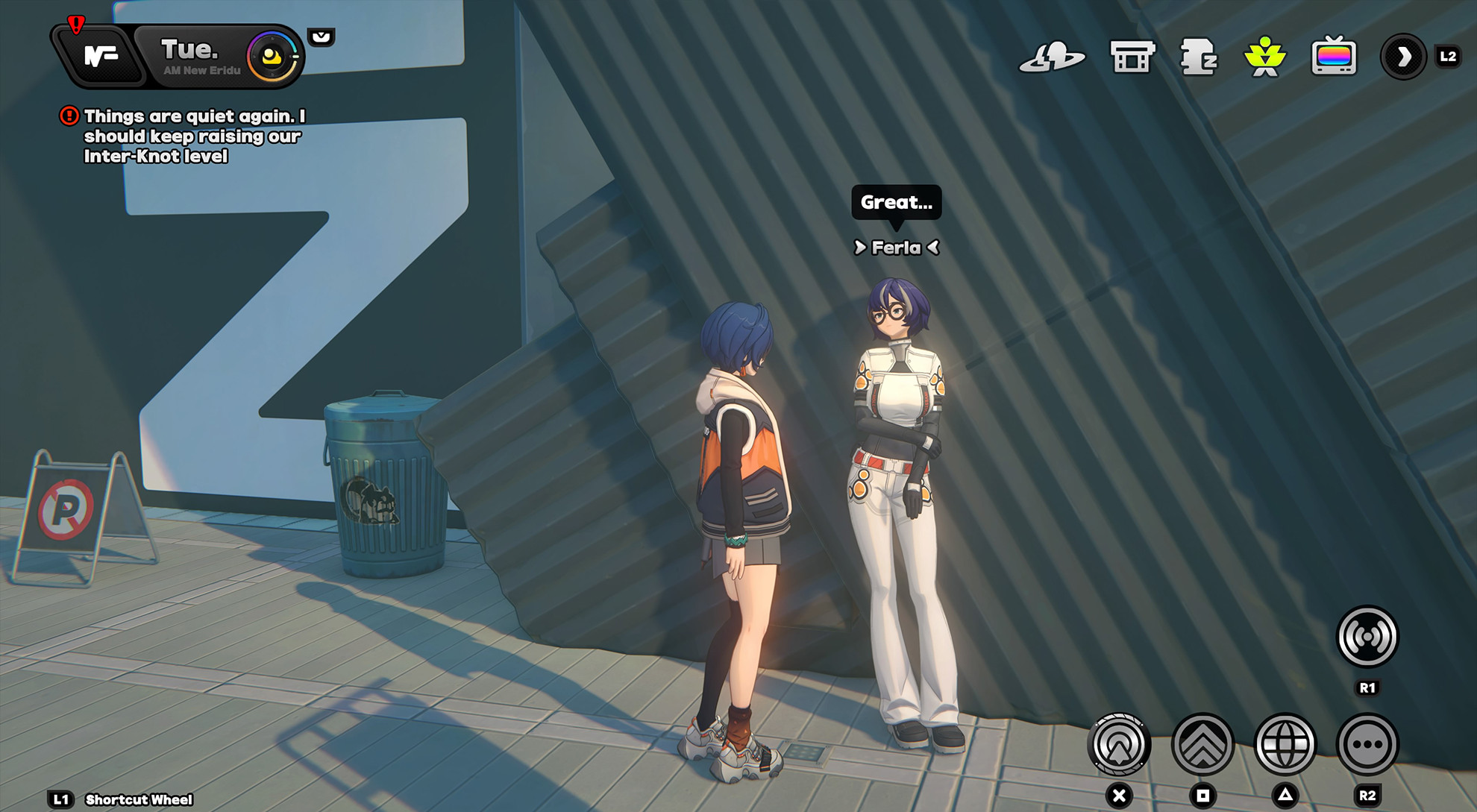The image size is (1477, 812).
Task: Open the rainbow television icon
Action: 1334,57
